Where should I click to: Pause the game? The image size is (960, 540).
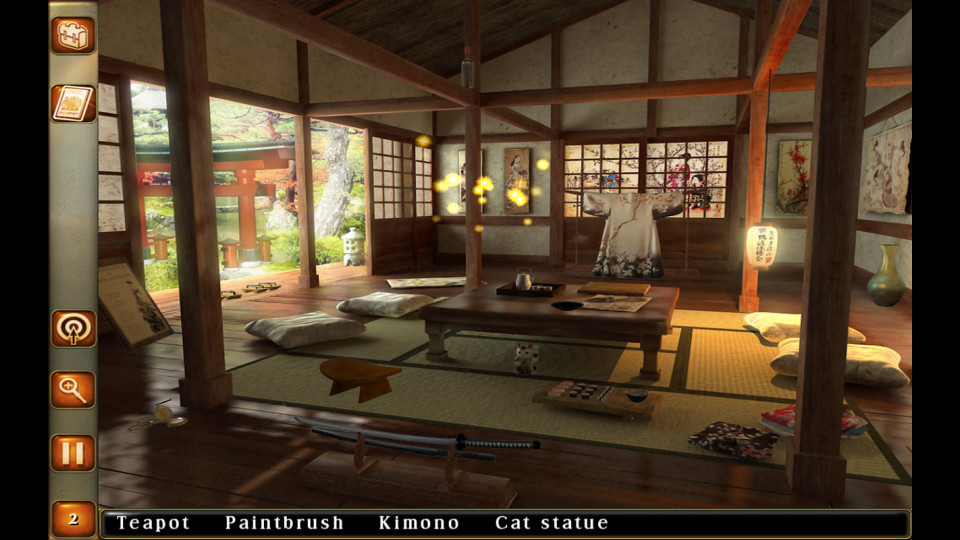click(x=73, y=452)
